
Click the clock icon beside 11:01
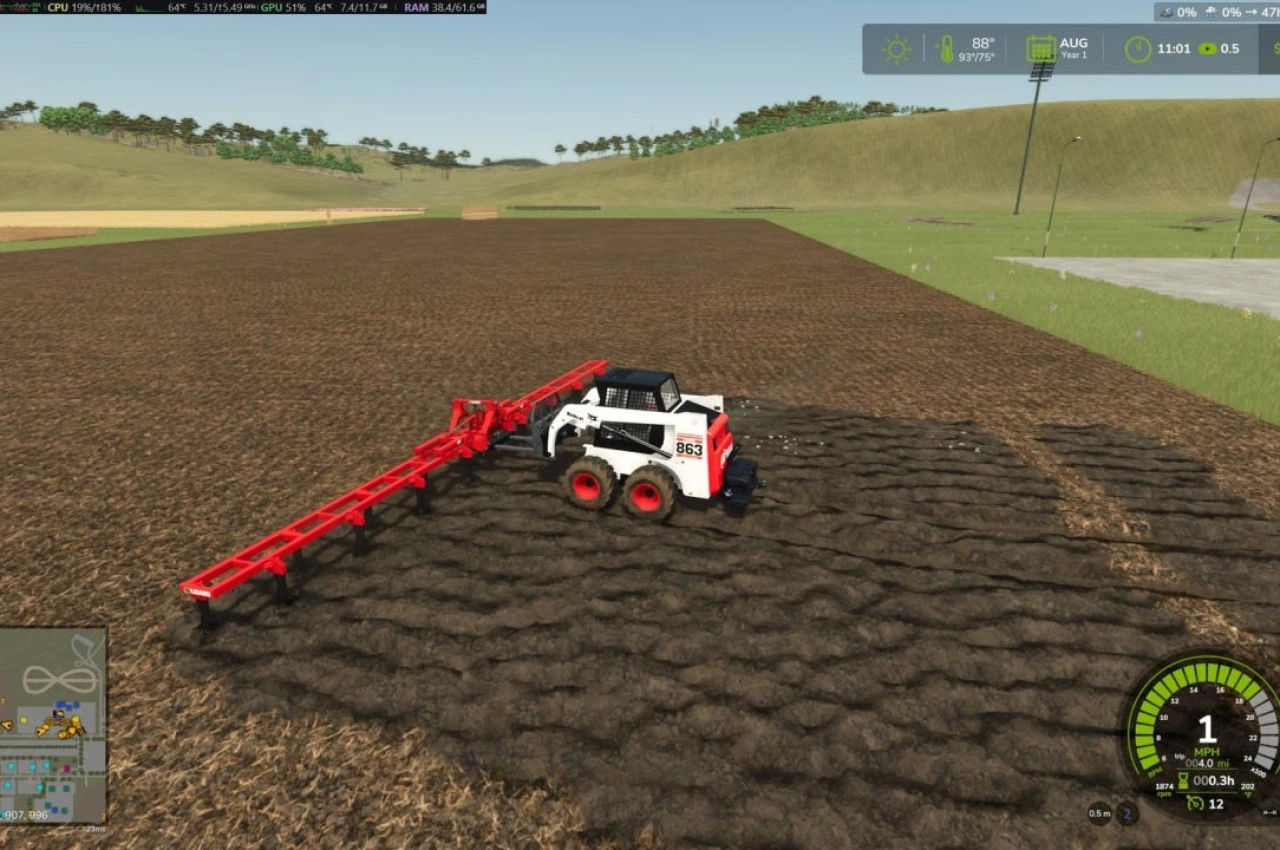[x=1138, y=47]
